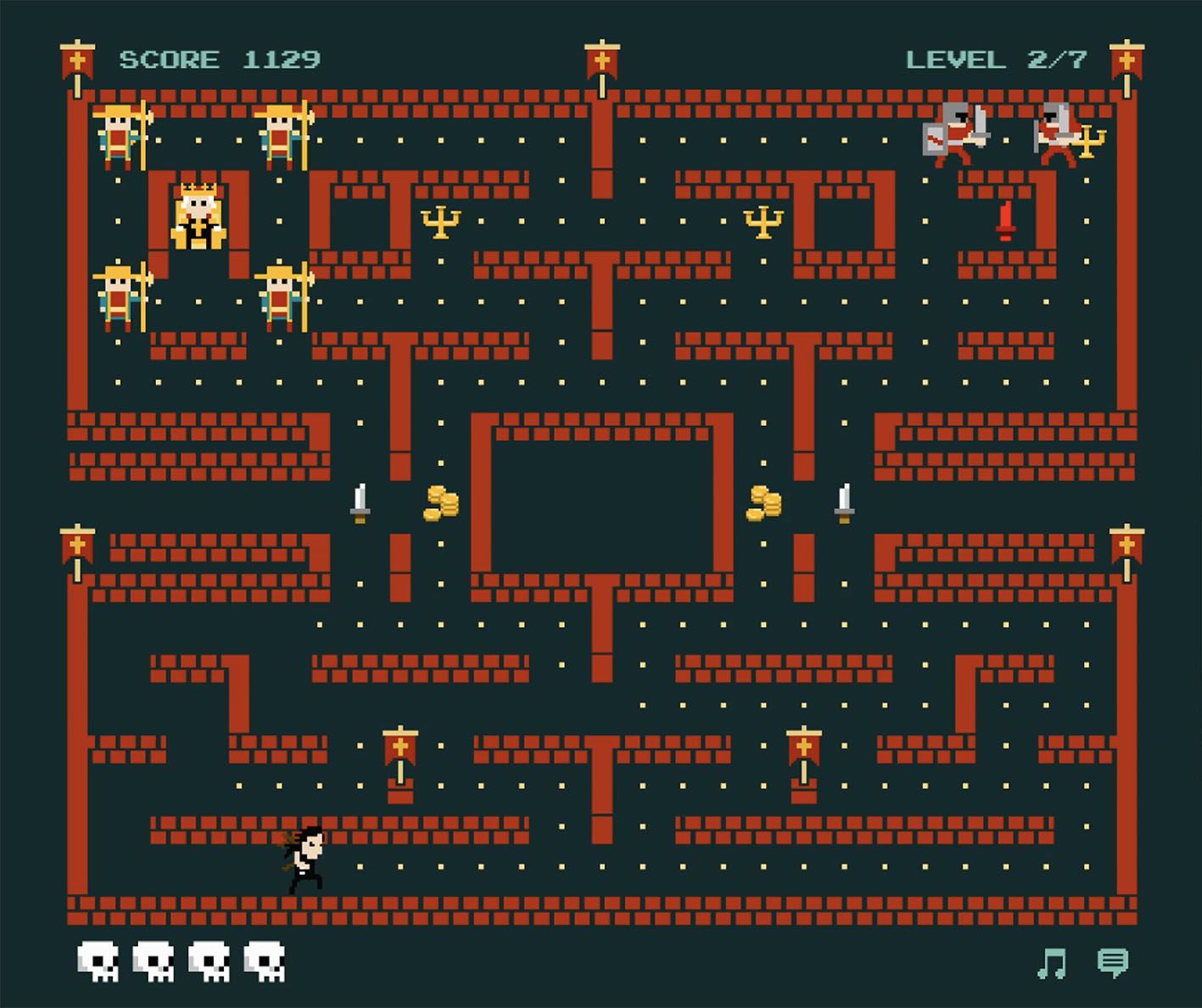Image resolution: width=1202 pixels, height=1008 pixels.
Task: Open the speech bubble chat icon
Action: (x=1112, y=962)
